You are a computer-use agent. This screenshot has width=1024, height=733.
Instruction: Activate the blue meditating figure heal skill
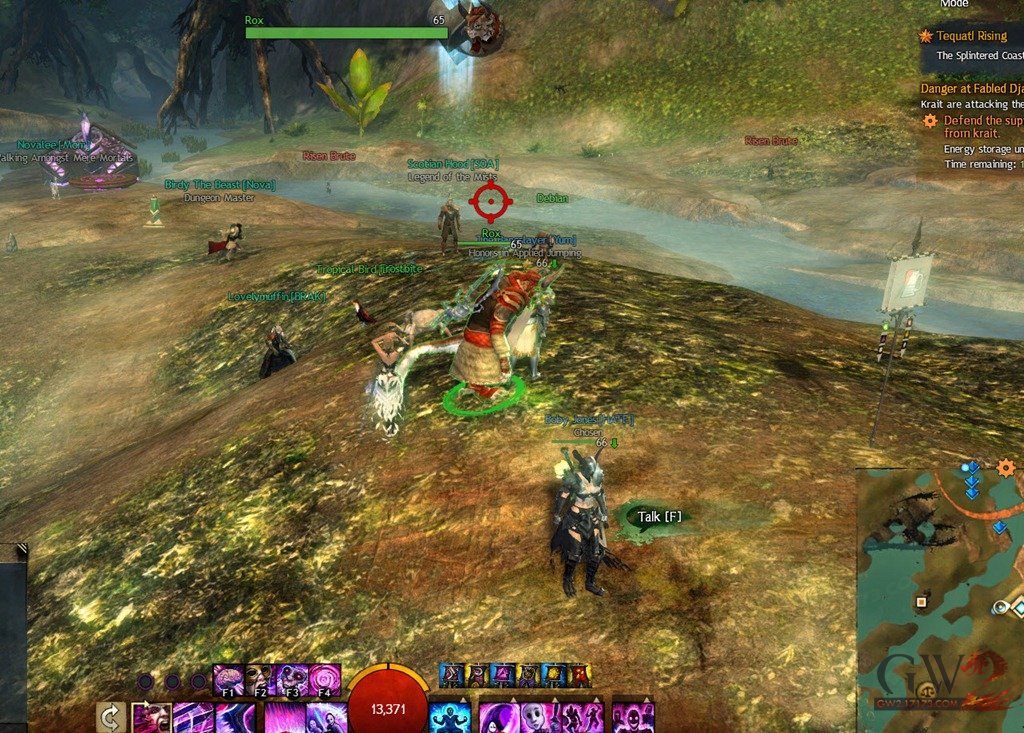click(x=449, y=718)
